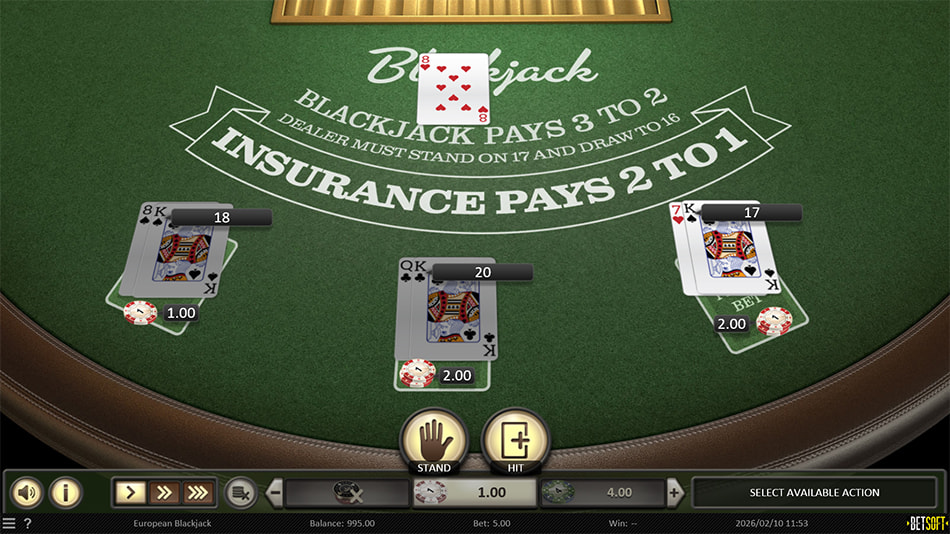Choose the 4.00 chip denomination
This screenshot has width=950, height=534.
click(x=602, y=492)
